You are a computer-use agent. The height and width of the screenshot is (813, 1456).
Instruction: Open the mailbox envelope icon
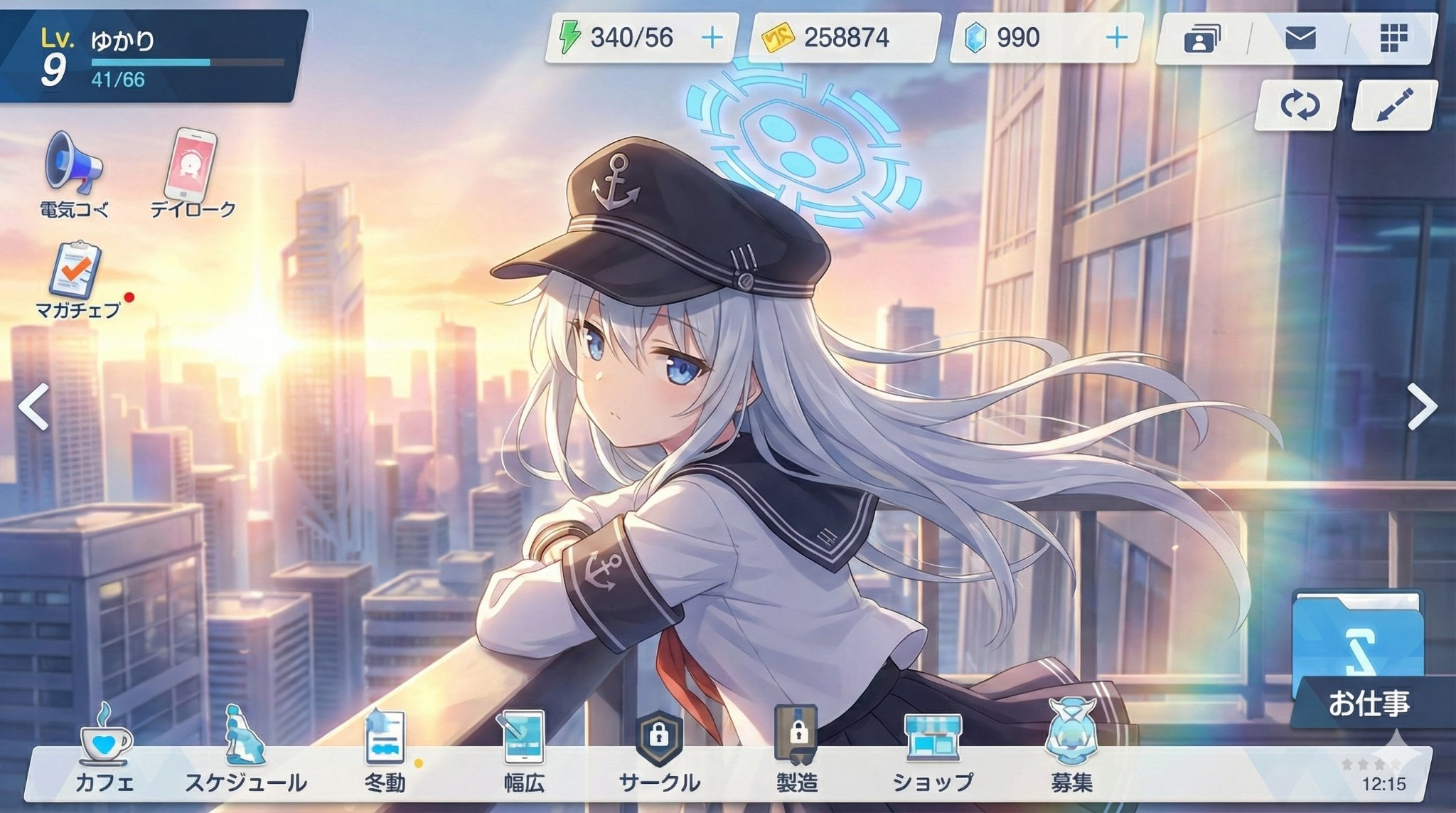(x=1300, y=38)
